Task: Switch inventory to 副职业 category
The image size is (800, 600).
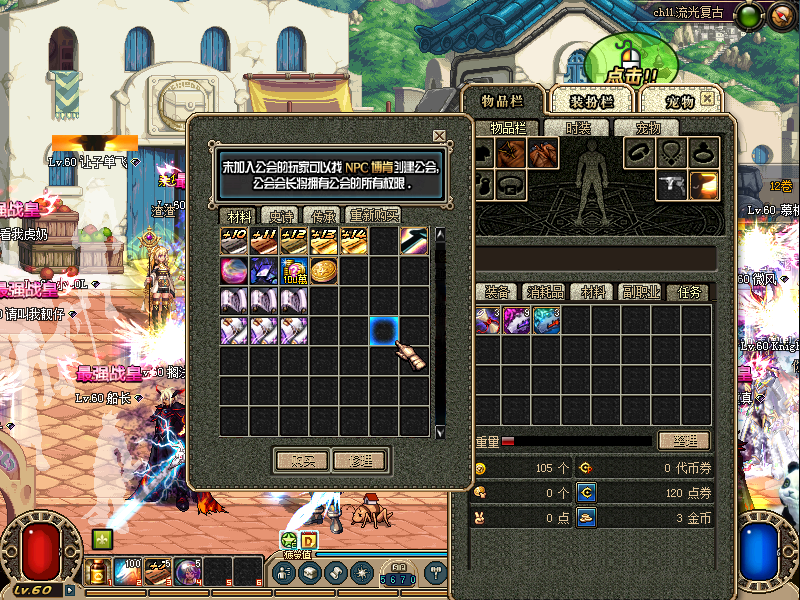Action: pos(640,292)
